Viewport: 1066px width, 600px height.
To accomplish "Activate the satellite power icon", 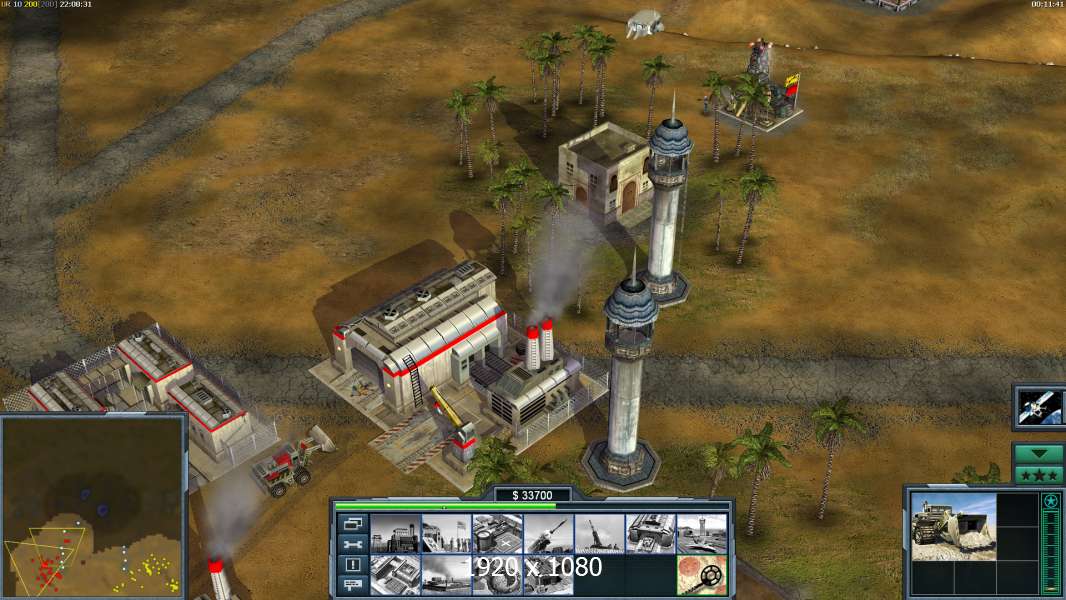I will [x=1038, y=406].
